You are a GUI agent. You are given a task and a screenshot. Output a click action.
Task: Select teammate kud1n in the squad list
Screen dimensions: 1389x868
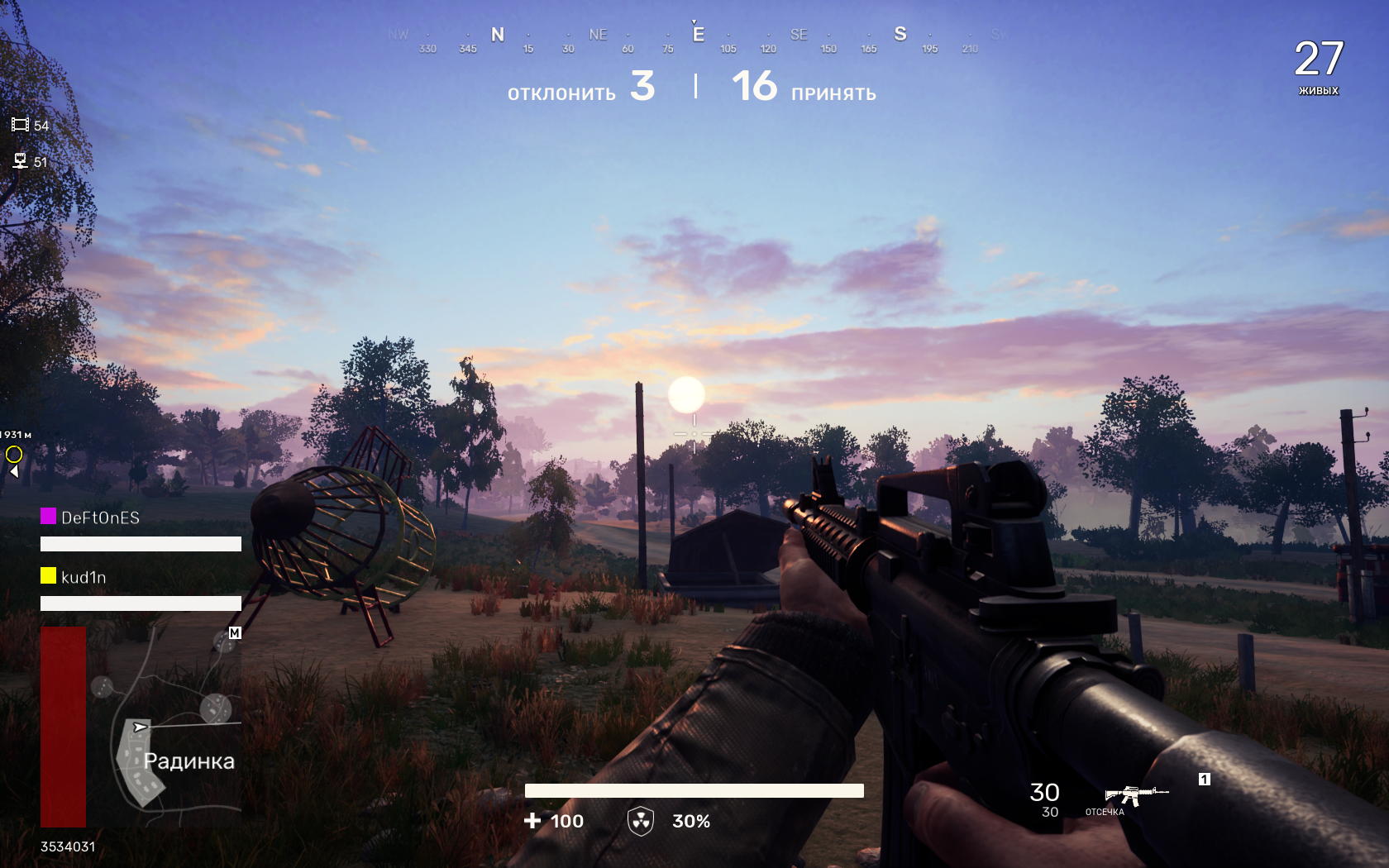(x=84, y=577)
